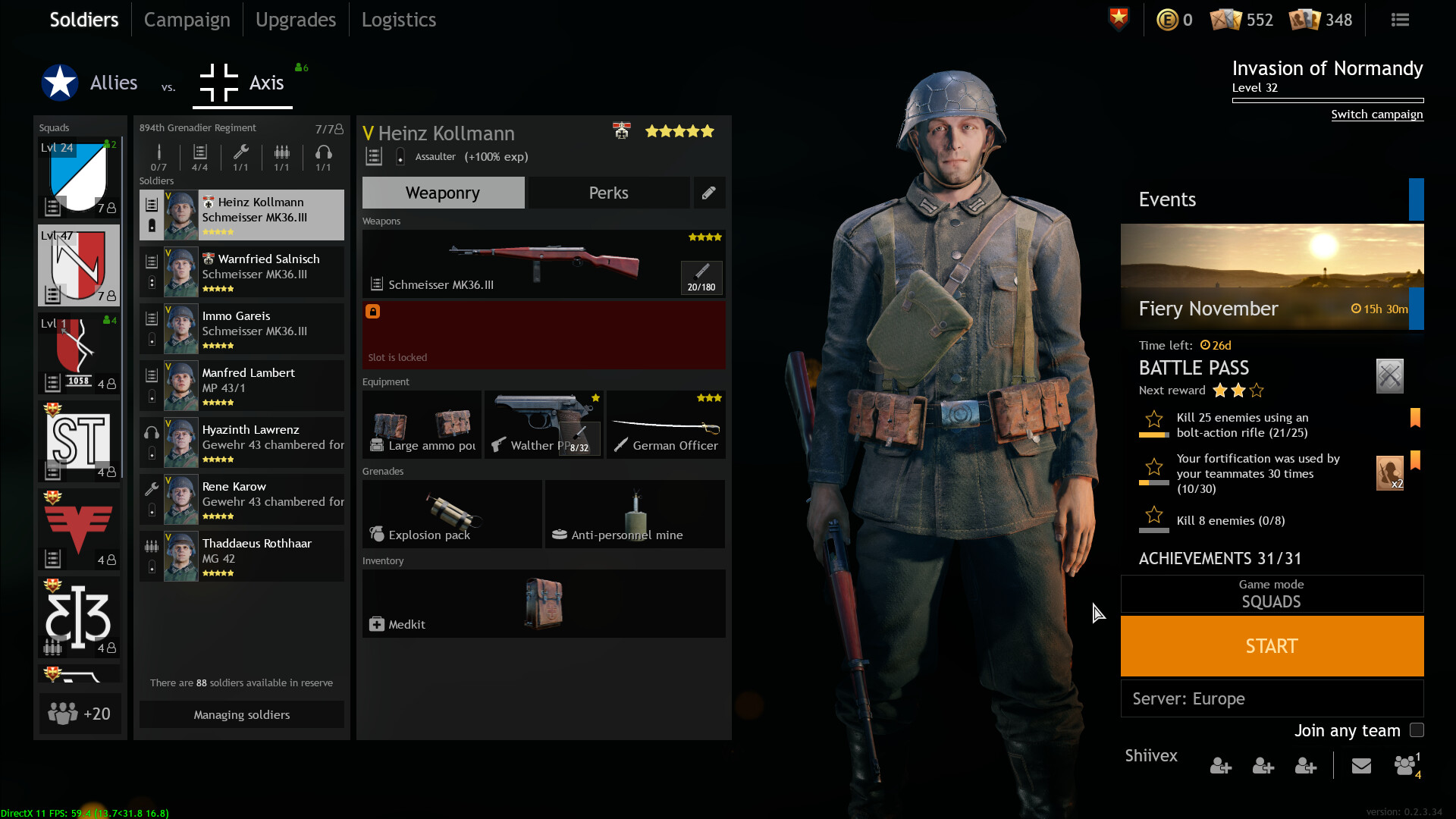Viewport: 1456px width, 819px height.
Task: Click the START battle button
Action: 1272,646
